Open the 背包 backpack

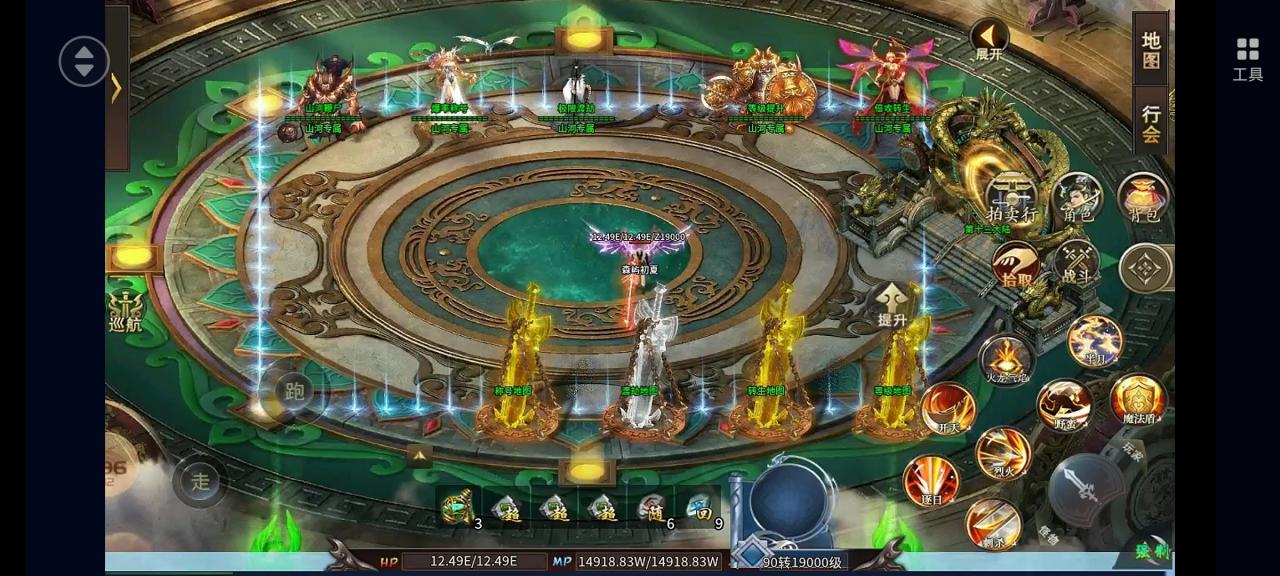pyautogui.click(x=1143, y=197)
